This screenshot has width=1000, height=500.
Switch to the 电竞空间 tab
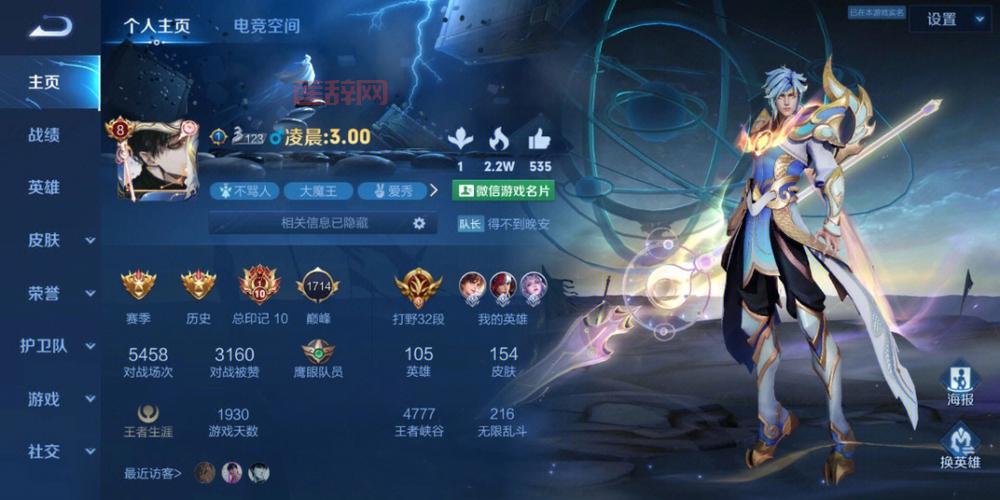[266, 26]
